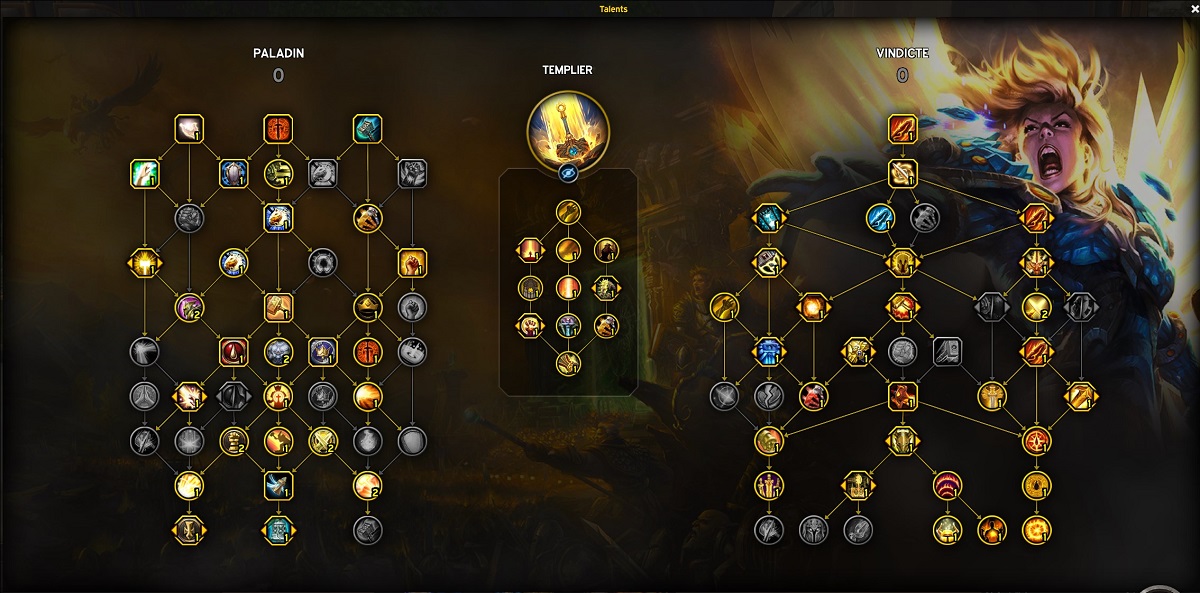Choose the golden crown talent node
Screen dimensions: 1200x593
[368, 307]
